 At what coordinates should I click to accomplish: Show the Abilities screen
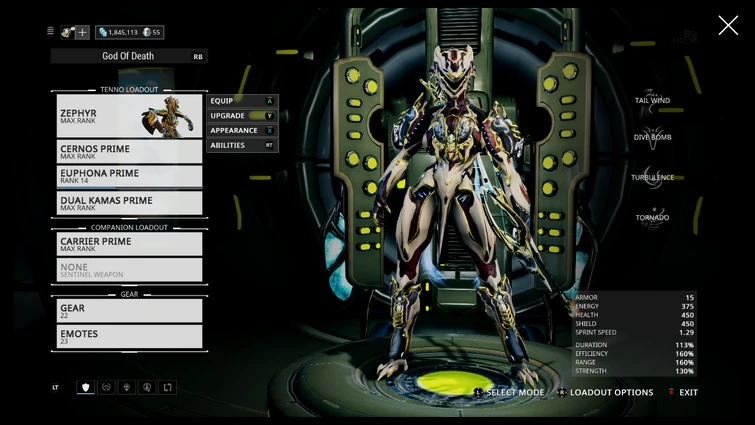coord(241,146)
